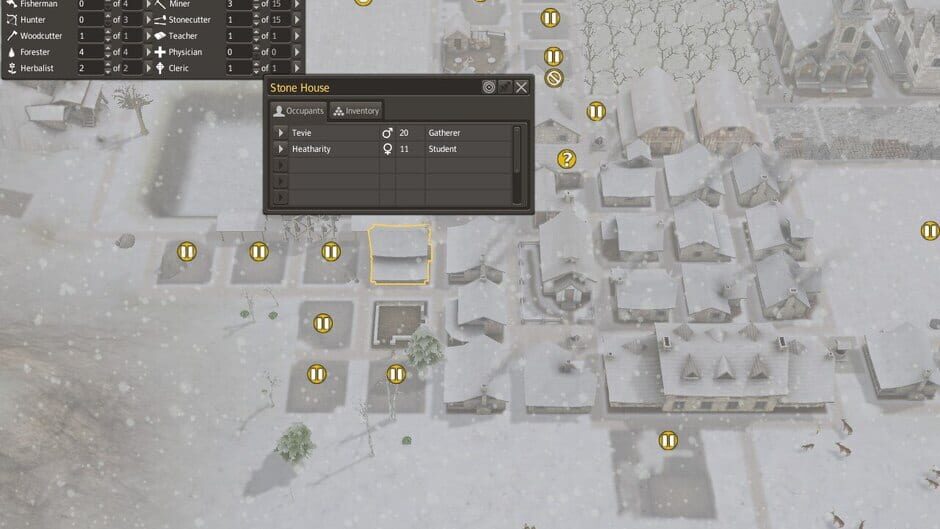
Task: Expand the arrow beside occupant Tevie
Action: pos(281,133)
